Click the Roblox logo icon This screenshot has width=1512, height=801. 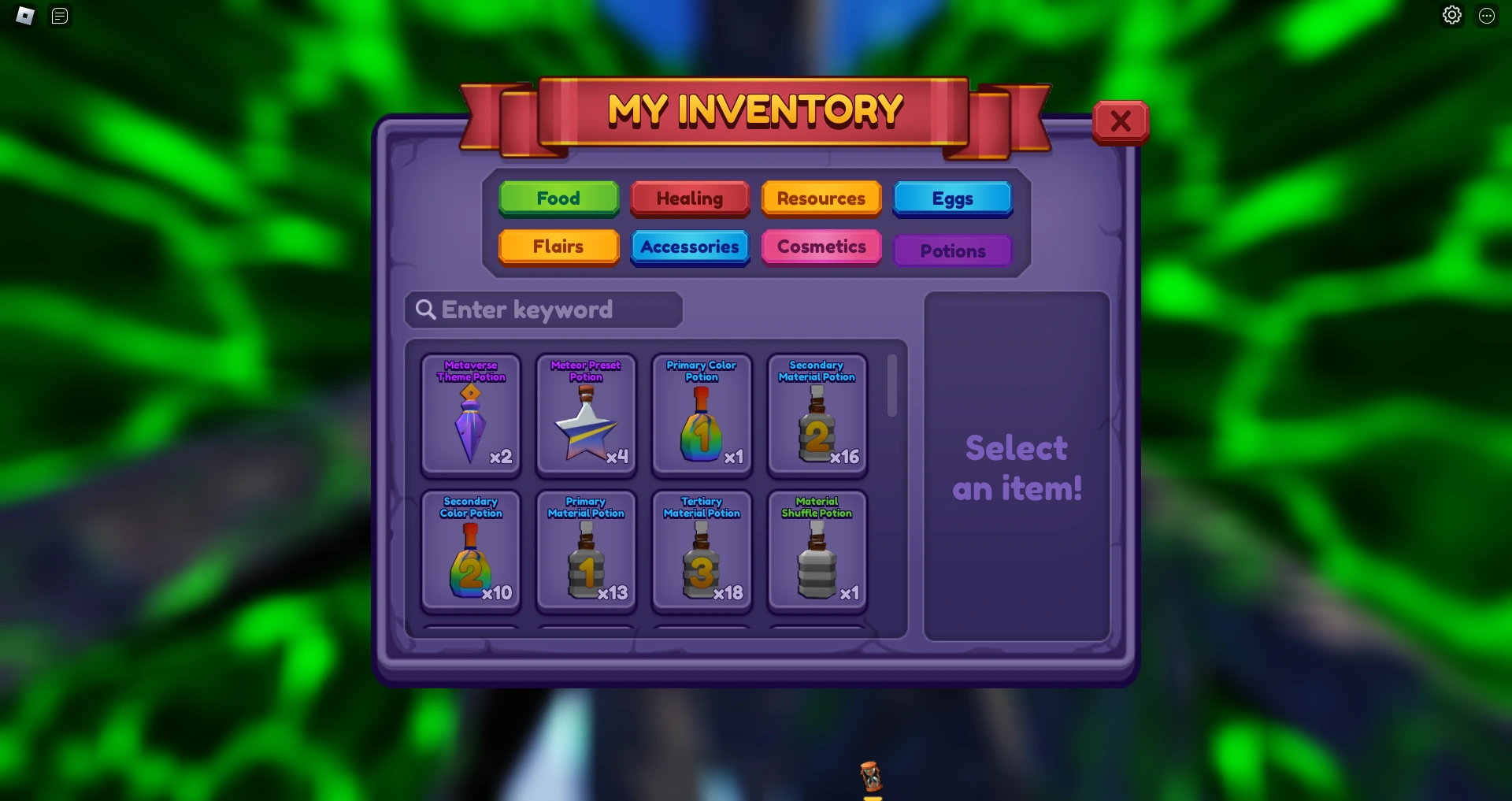[24, 16]
